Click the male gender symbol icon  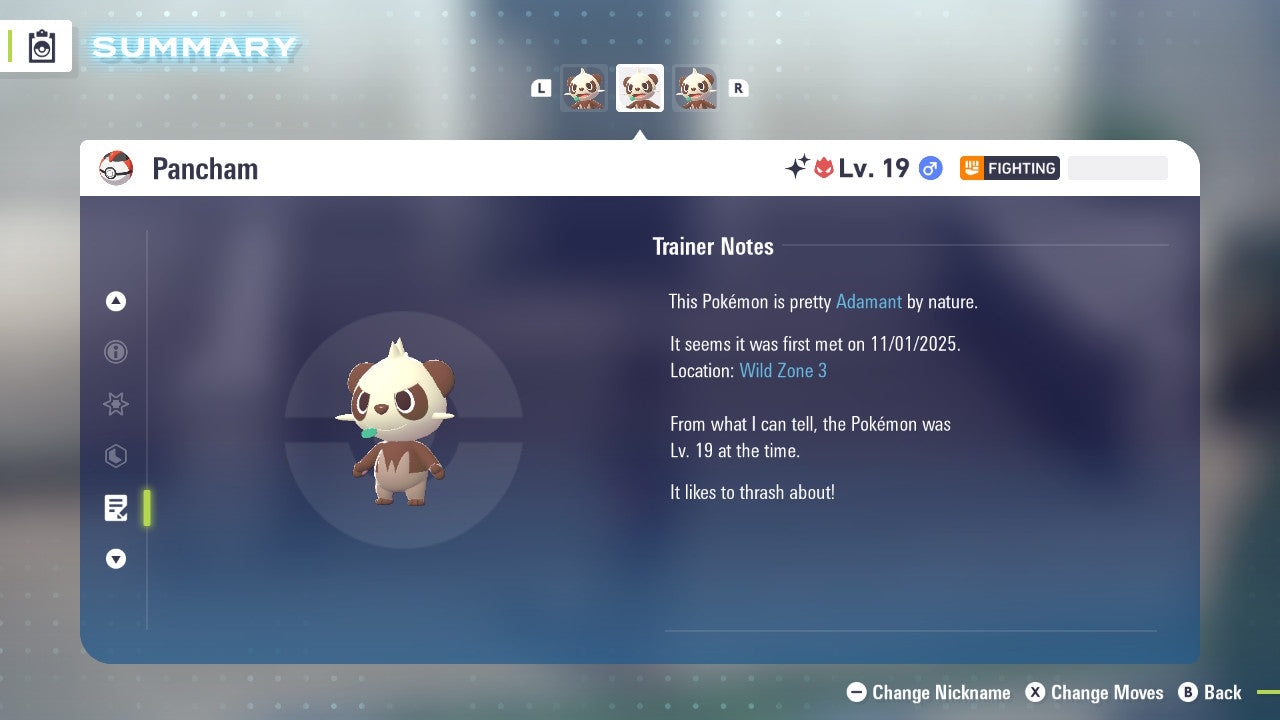pos(929,168)
